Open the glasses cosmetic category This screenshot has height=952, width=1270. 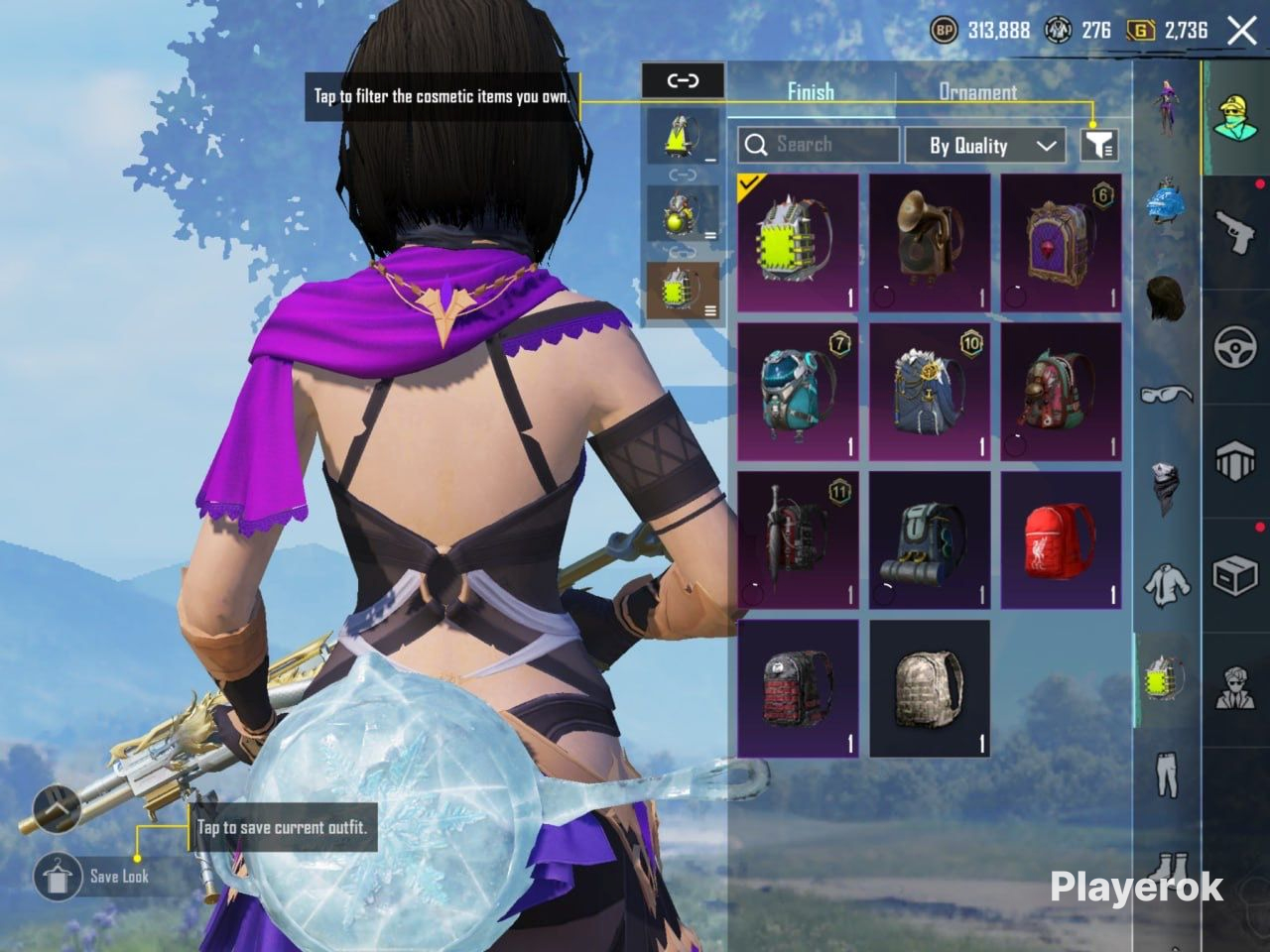[x=1166, y=394]
